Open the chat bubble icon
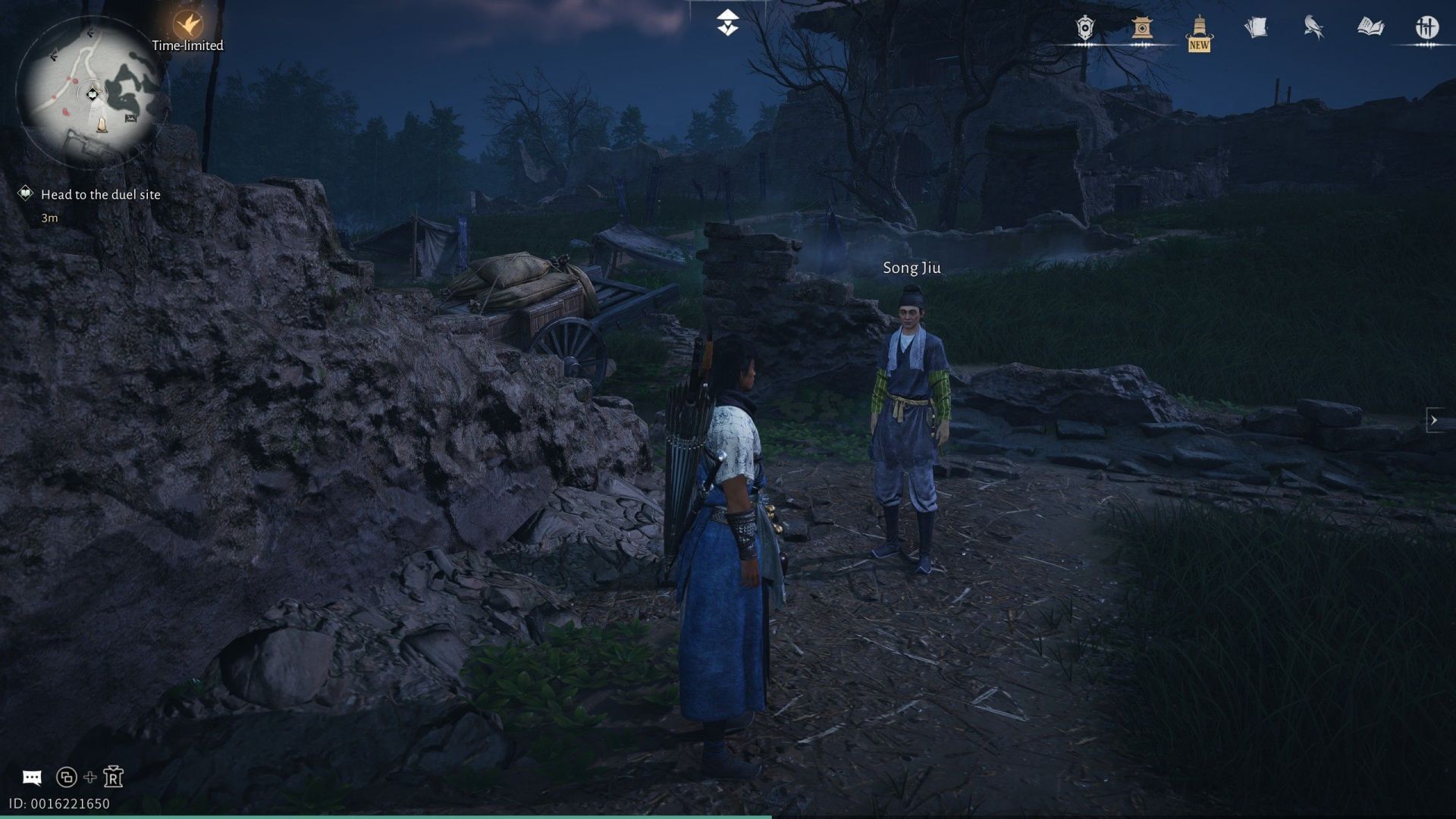This screenshot has width=1456, height=819. click(x=32, y=776)
